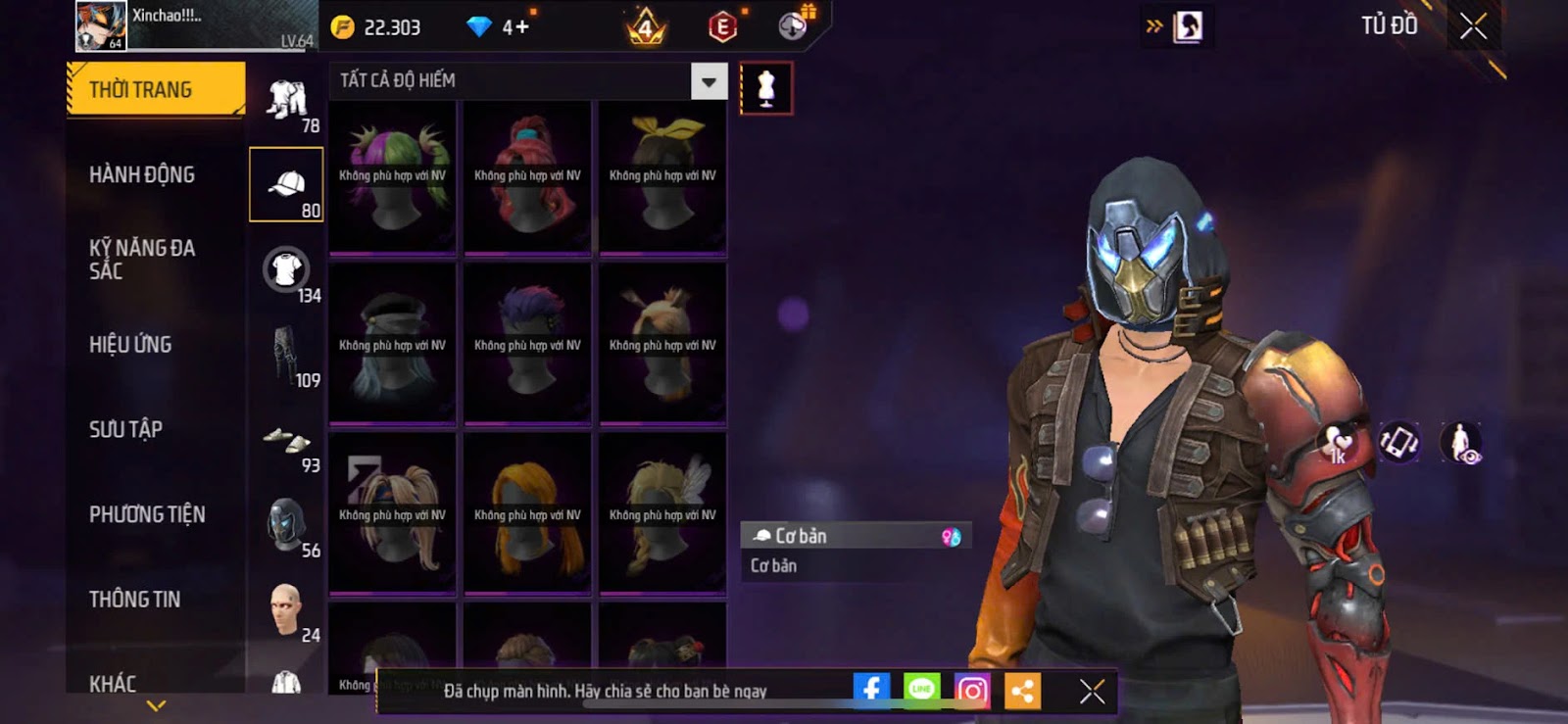This screenshot has width=1568, height=724.
Task: Choose the shoes subcategory
Action: point(286,441)
